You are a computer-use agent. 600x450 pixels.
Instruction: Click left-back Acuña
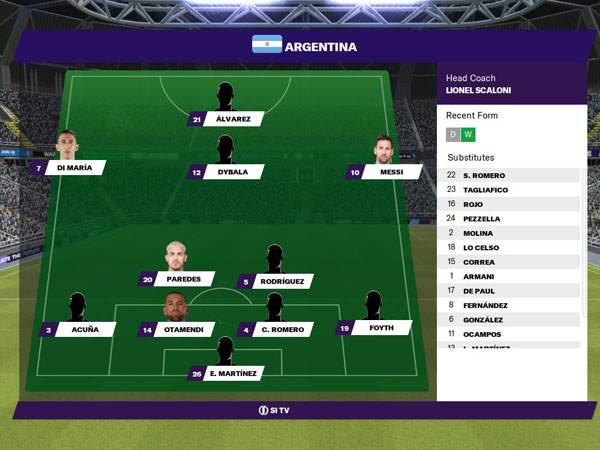click(78, 329)
